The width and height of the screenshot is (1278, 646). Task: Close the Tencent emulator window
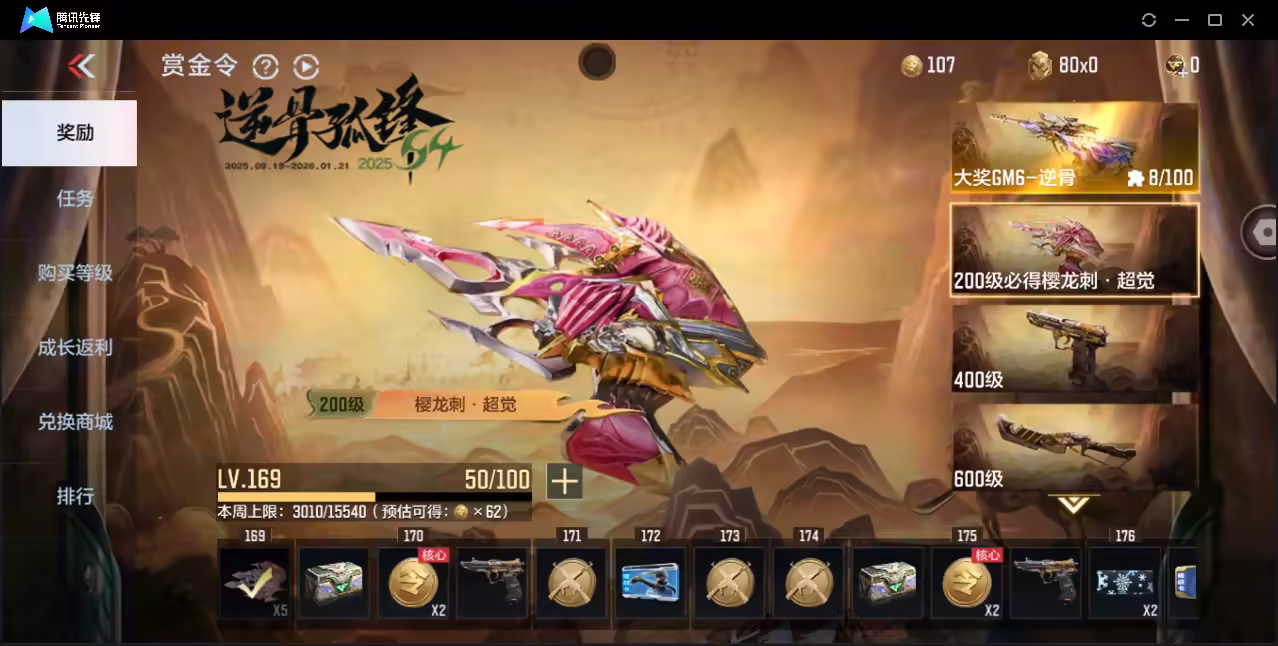point(1248,20)
